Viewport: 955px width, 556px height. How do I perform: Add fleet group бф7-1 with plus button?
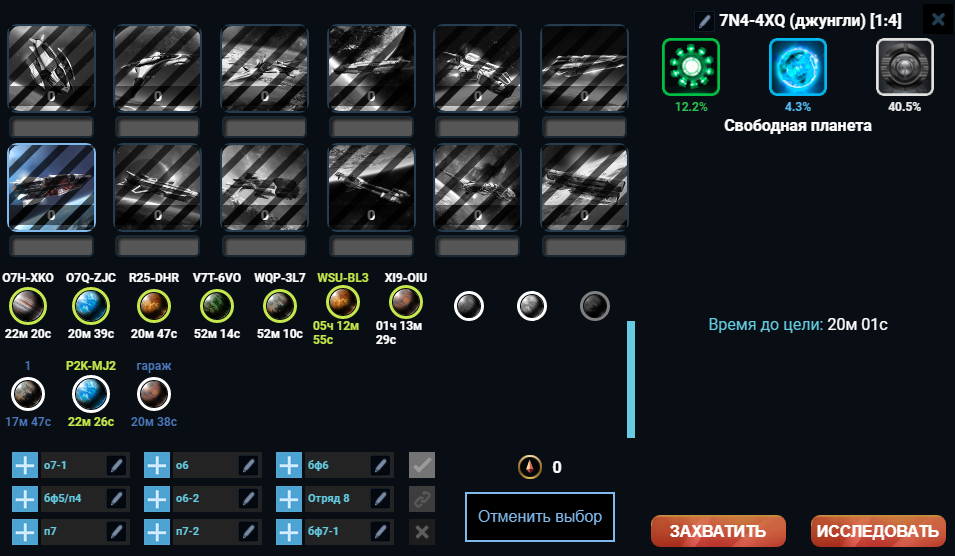tap(289, 531)
